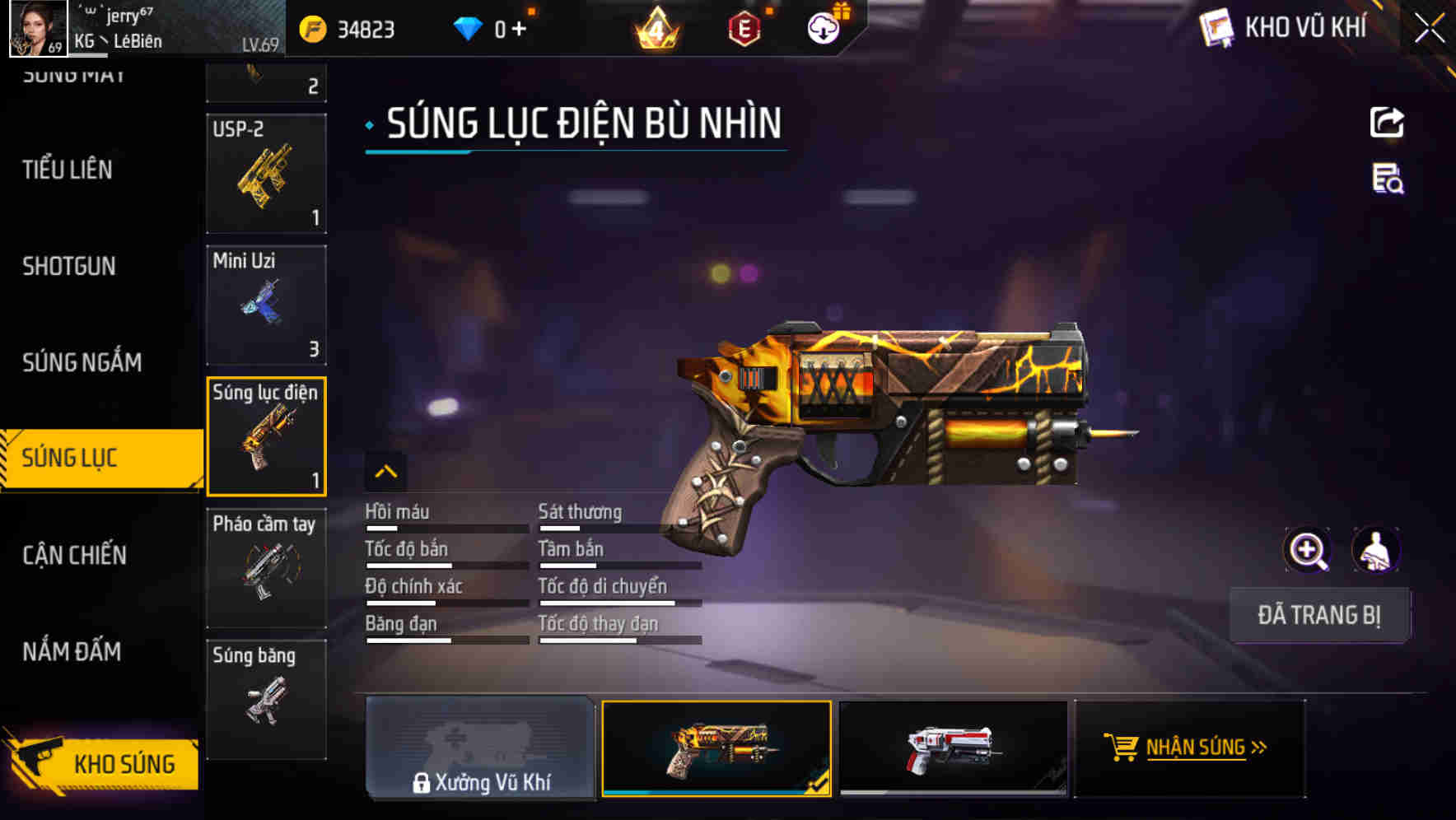This screenshot has height=820, width=1456.
Task: Switch to the SHOTGUN category tab
Action: coord(69,266)
